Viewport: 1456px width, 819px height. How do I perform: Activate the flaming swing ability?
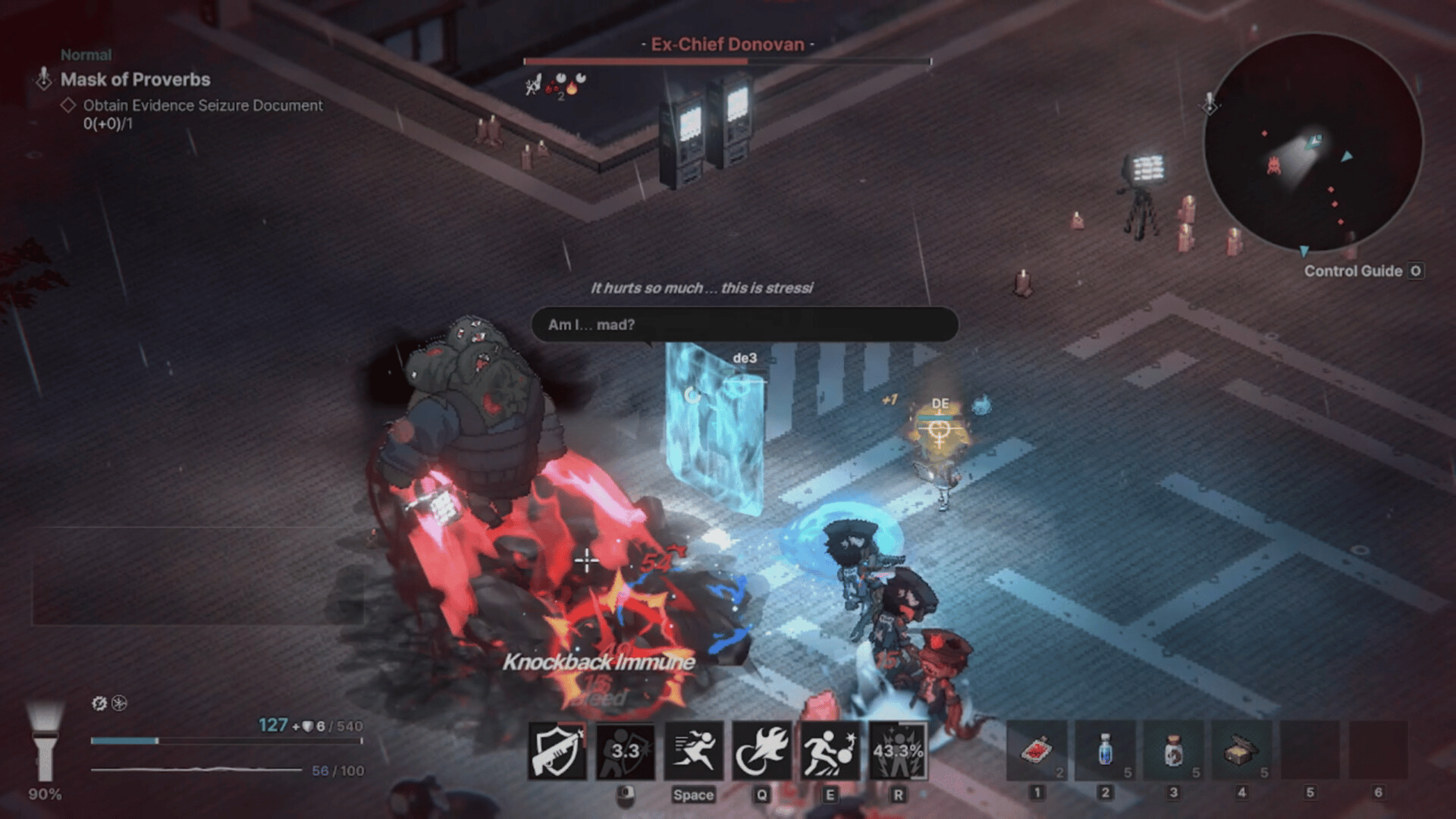[x=761, y=752]
